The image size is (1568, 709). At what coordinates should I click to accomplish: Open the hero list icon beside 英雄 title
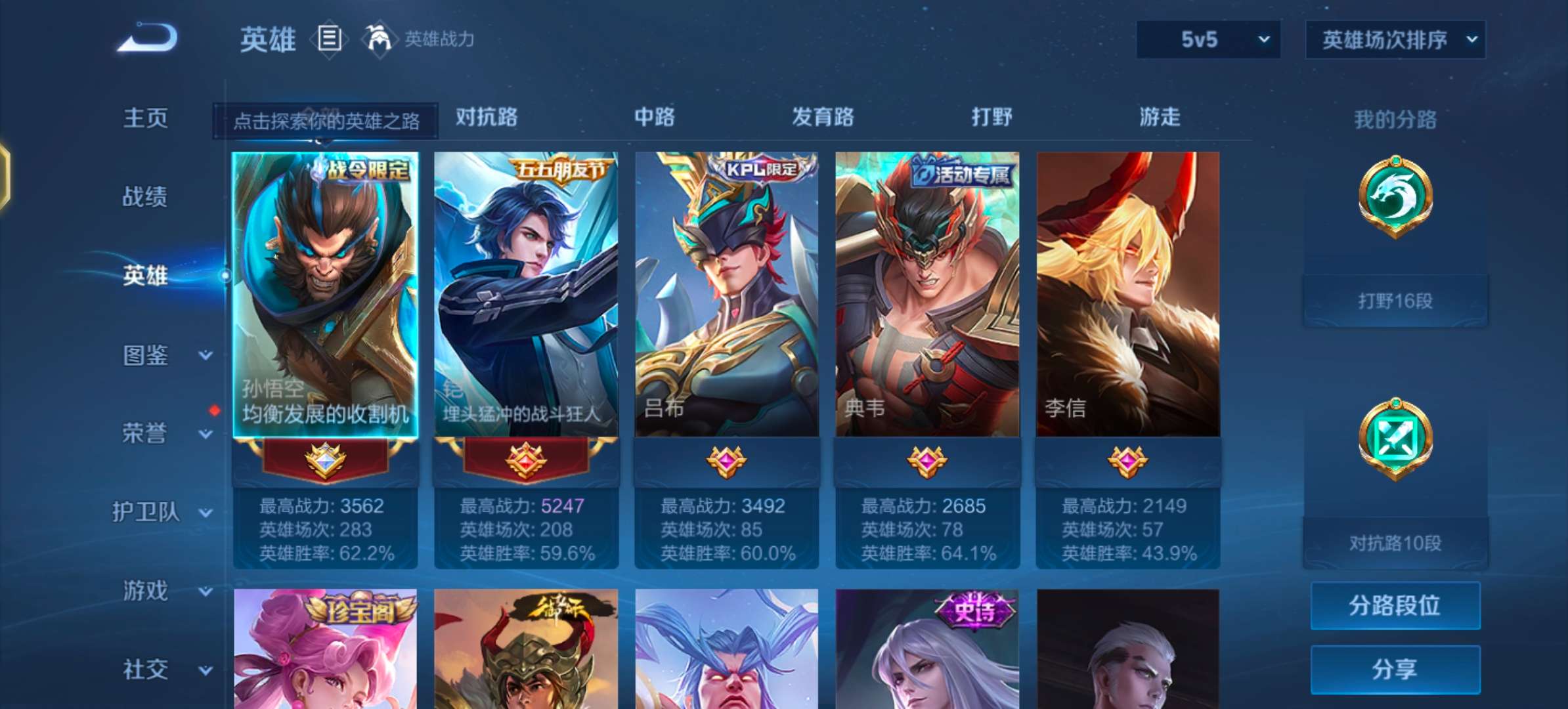coord(330,39)
